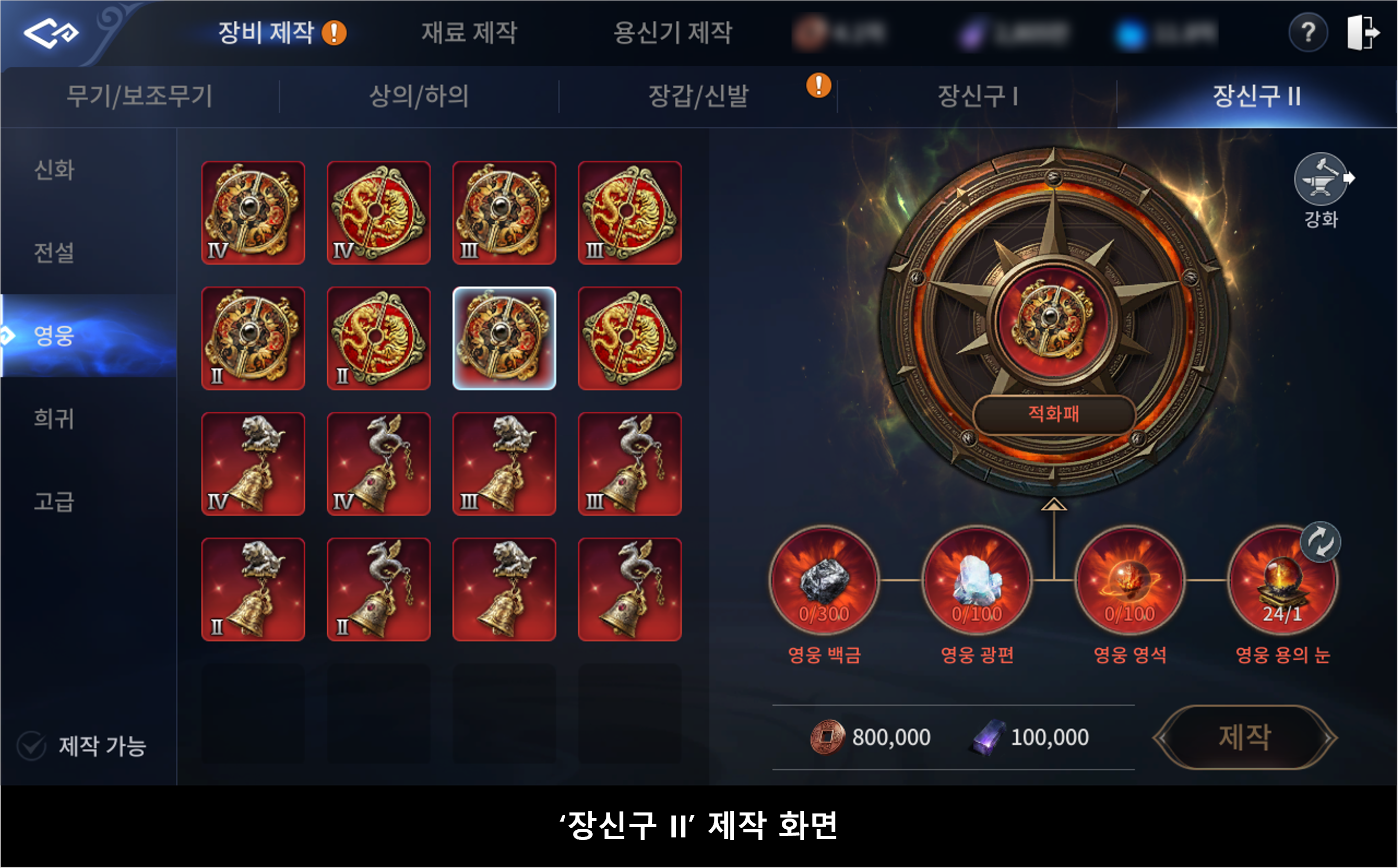Open the 강화 anvil button
Image resolution: width=1398 pixels, height=868 pixels.
tap(1321, 180)
